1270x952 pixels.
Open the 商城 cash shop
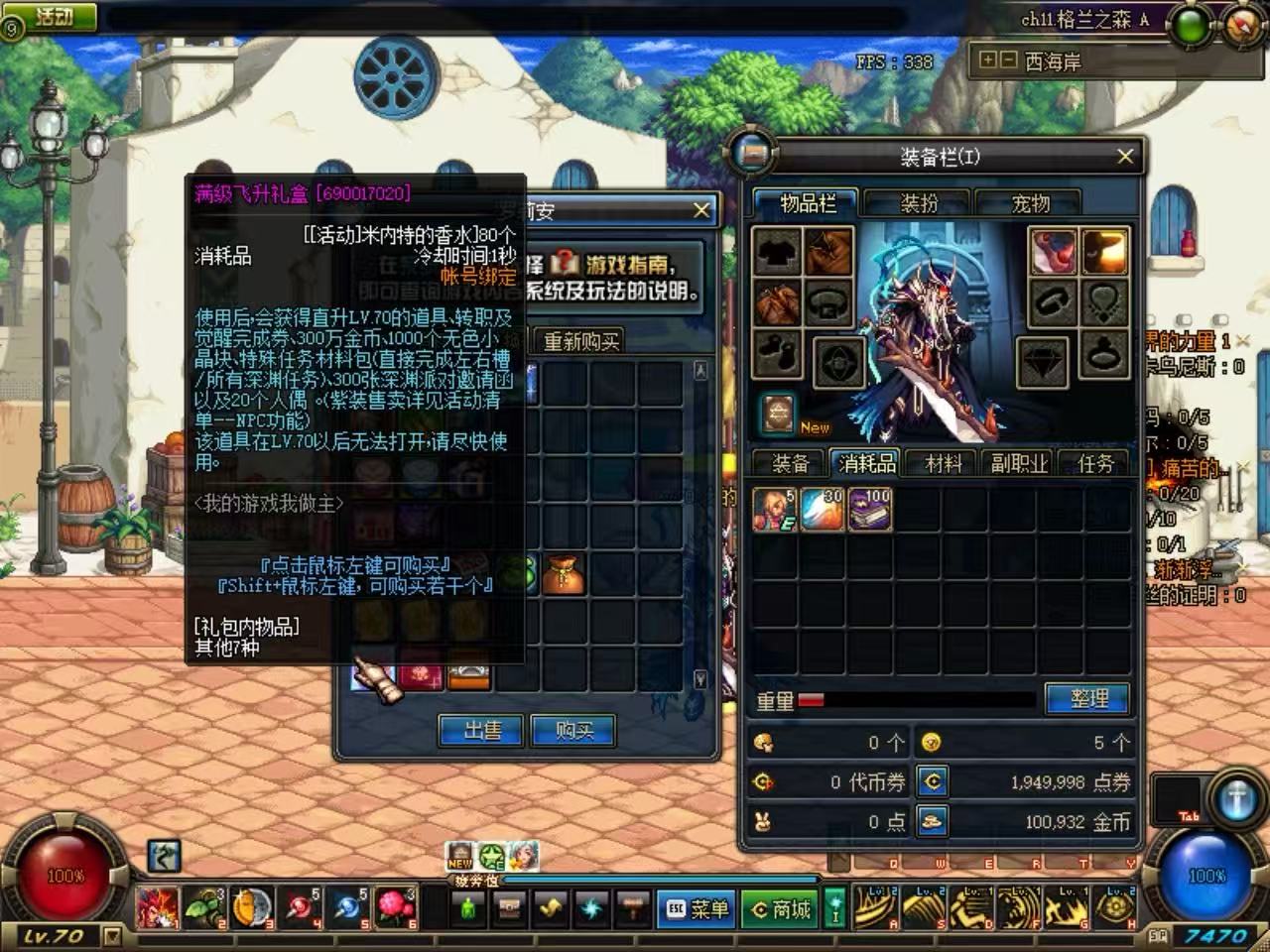point(781,909)
